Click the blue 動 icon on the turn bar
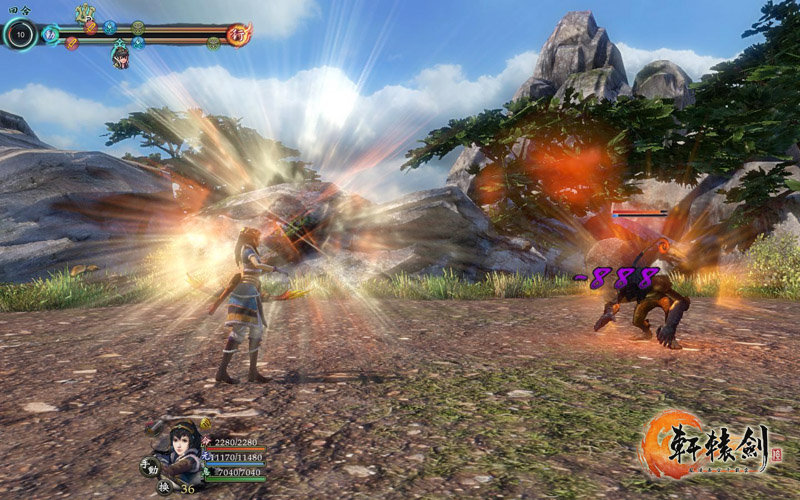Image resolution: width=800 pixels, height=500 pixels. (50, 33)
